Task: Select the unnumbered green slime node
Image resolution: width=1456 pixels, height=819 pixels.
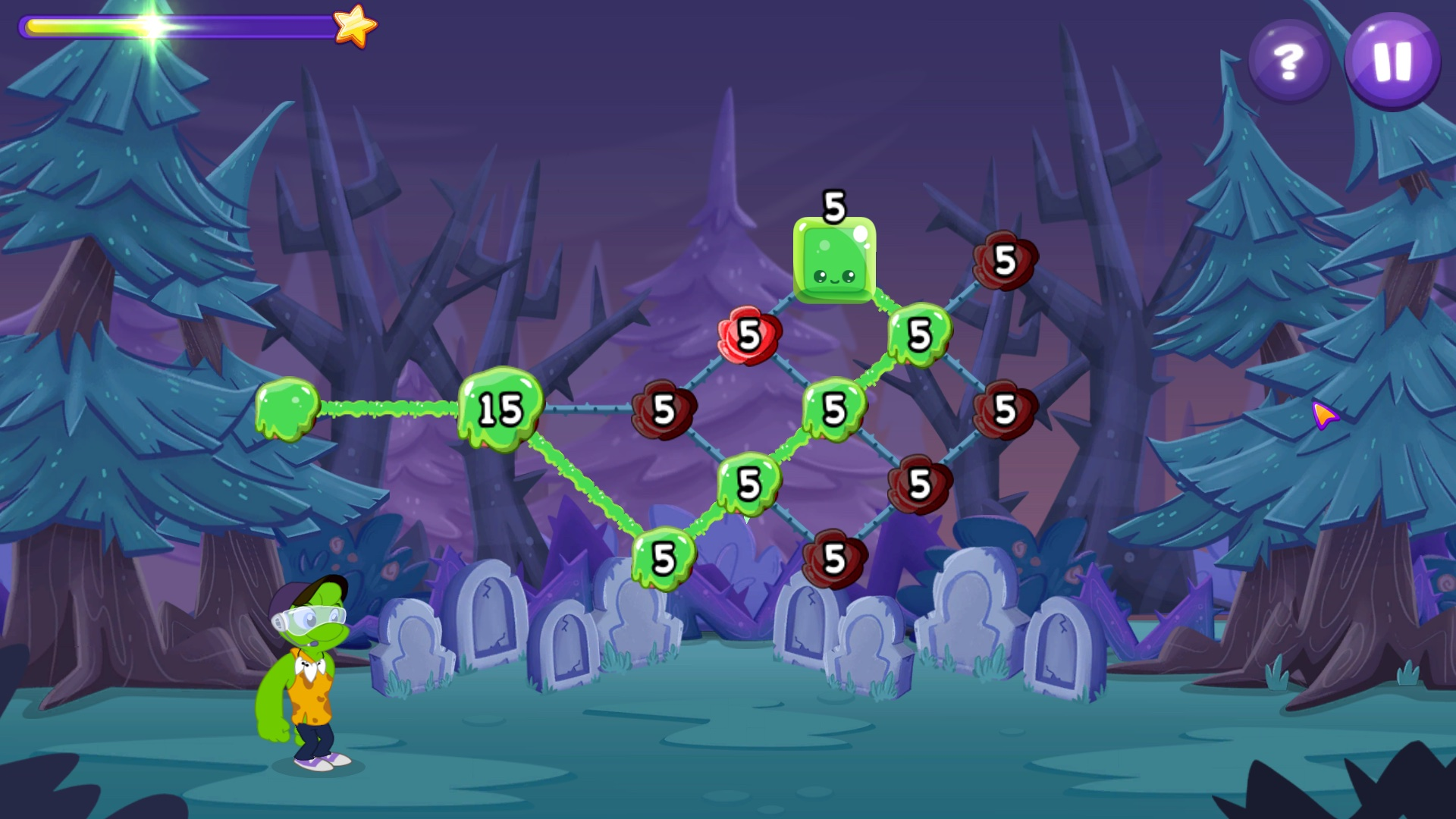Action: [x=287, y=408]
